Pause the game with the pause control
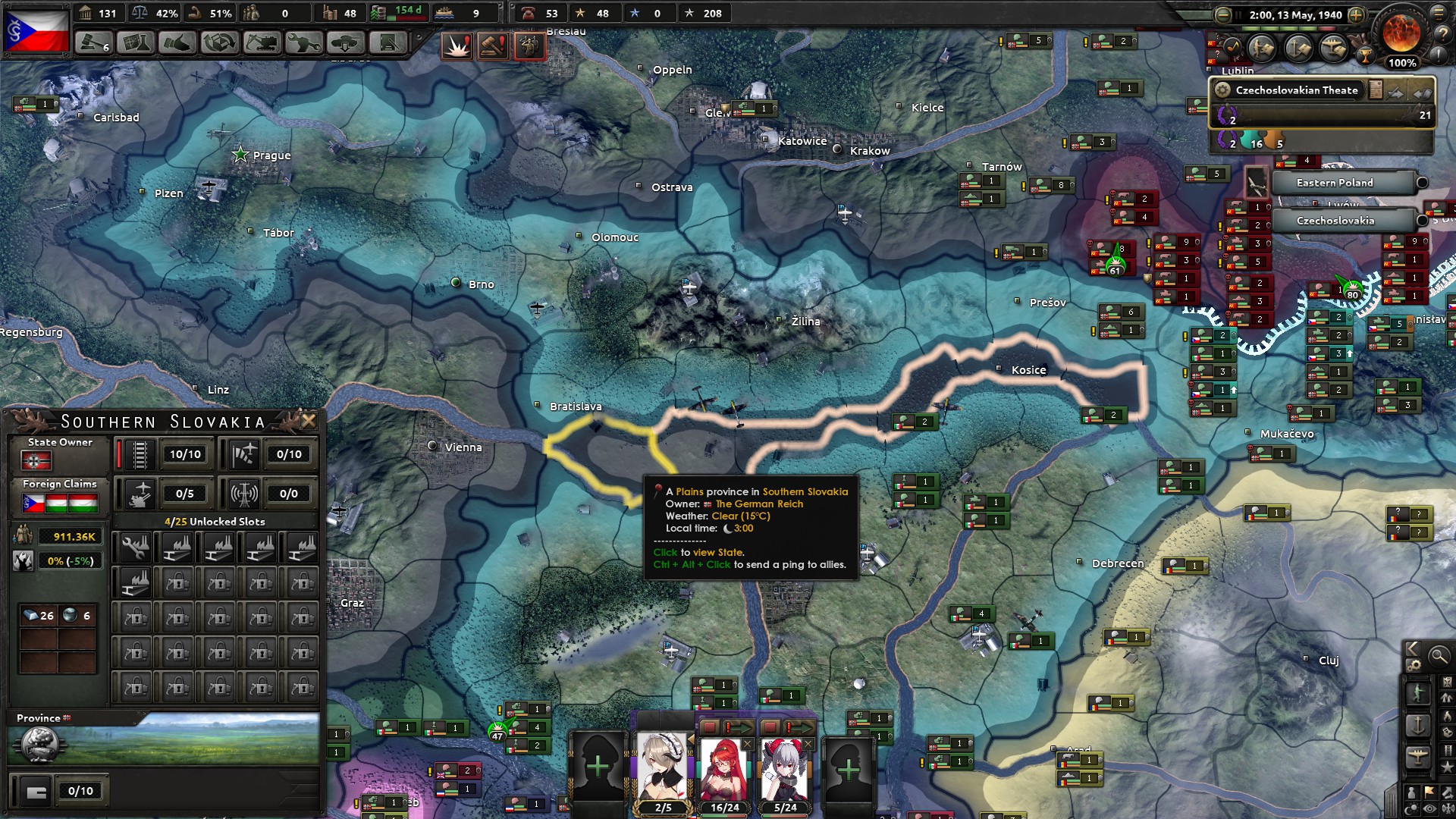The height and width of the screenshot is (819, 1456). 1238,14
